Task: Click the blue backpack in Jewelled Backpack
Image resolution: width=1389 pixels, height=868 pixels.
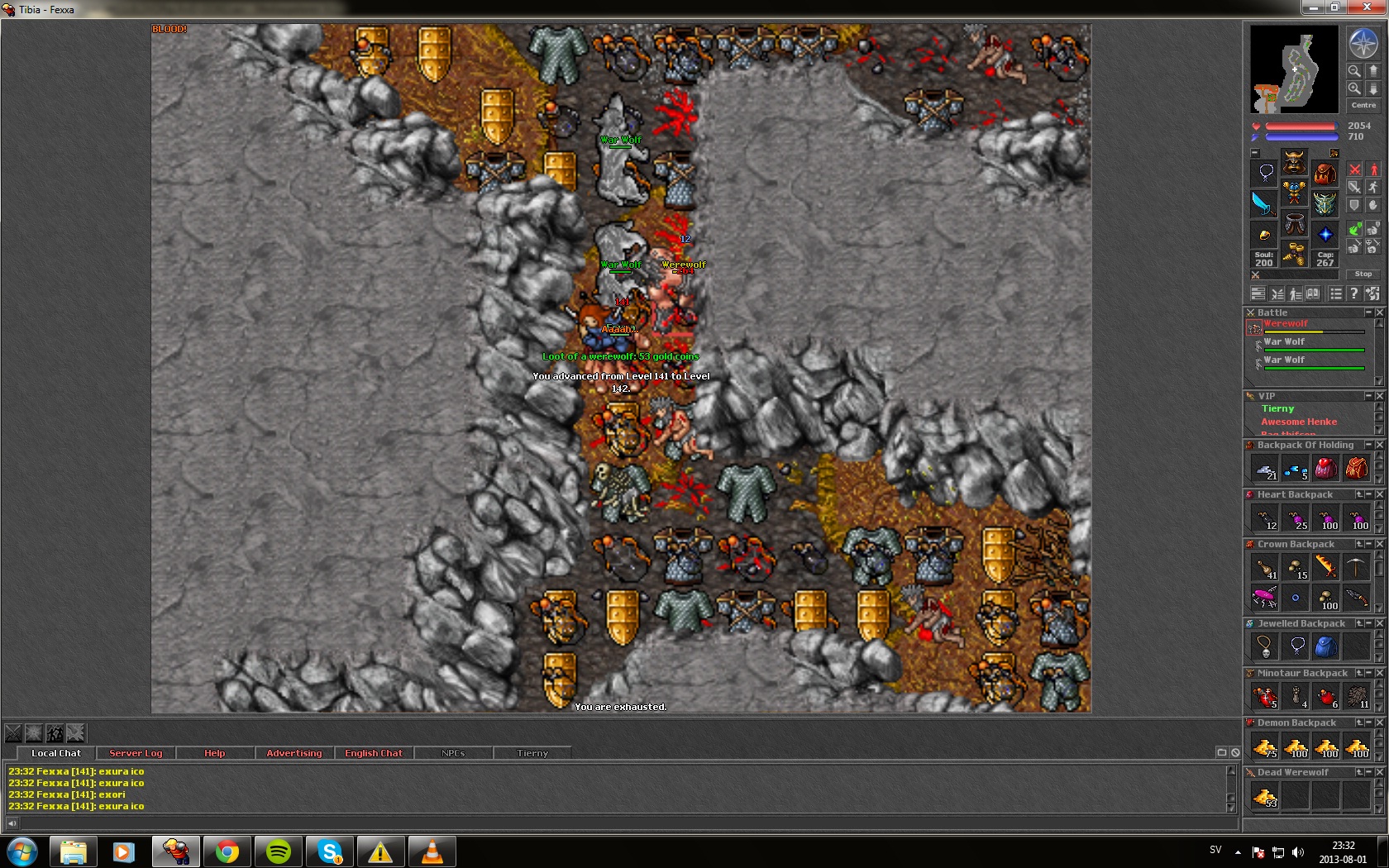Action: [1325, 646]
